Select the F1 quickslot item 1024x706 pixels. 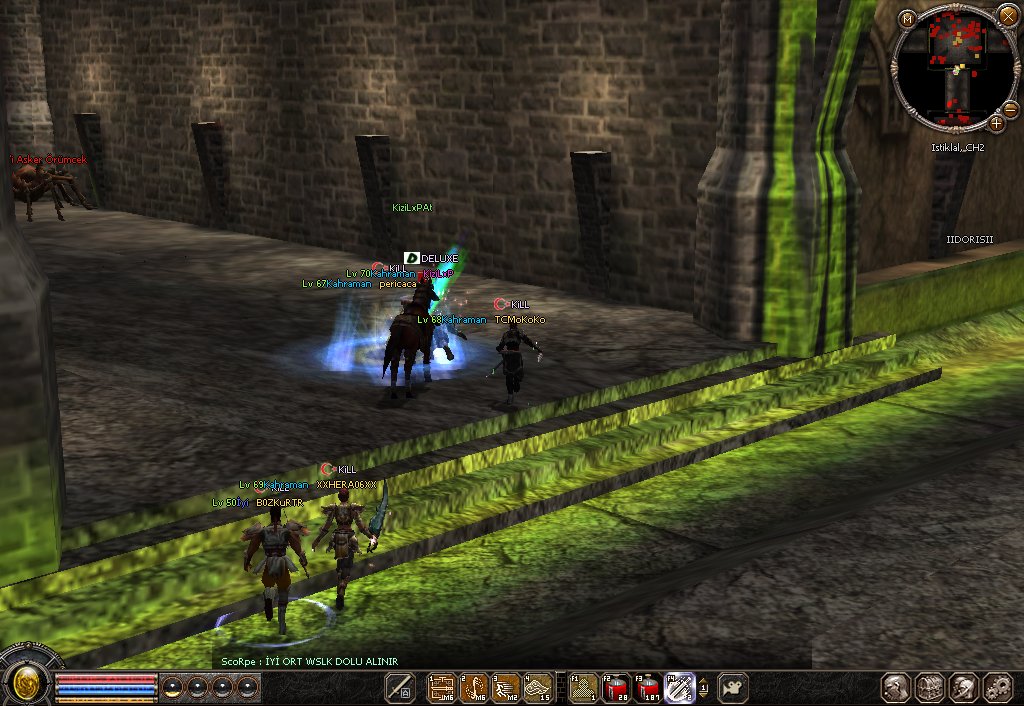584,687
